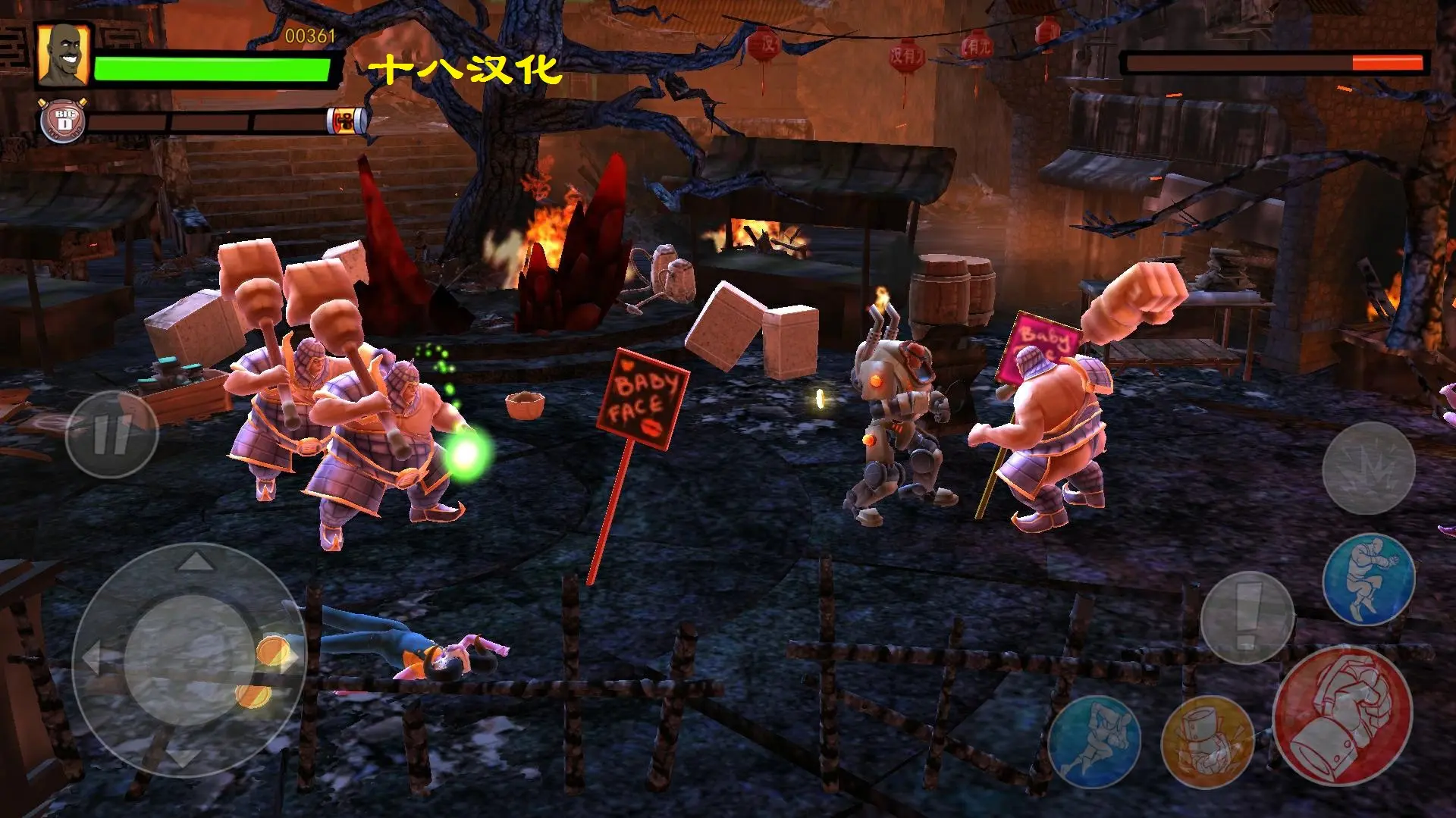Tap the up arrow on the virtual joystick
Viewport: 1456px width, 818px height.
195,562
